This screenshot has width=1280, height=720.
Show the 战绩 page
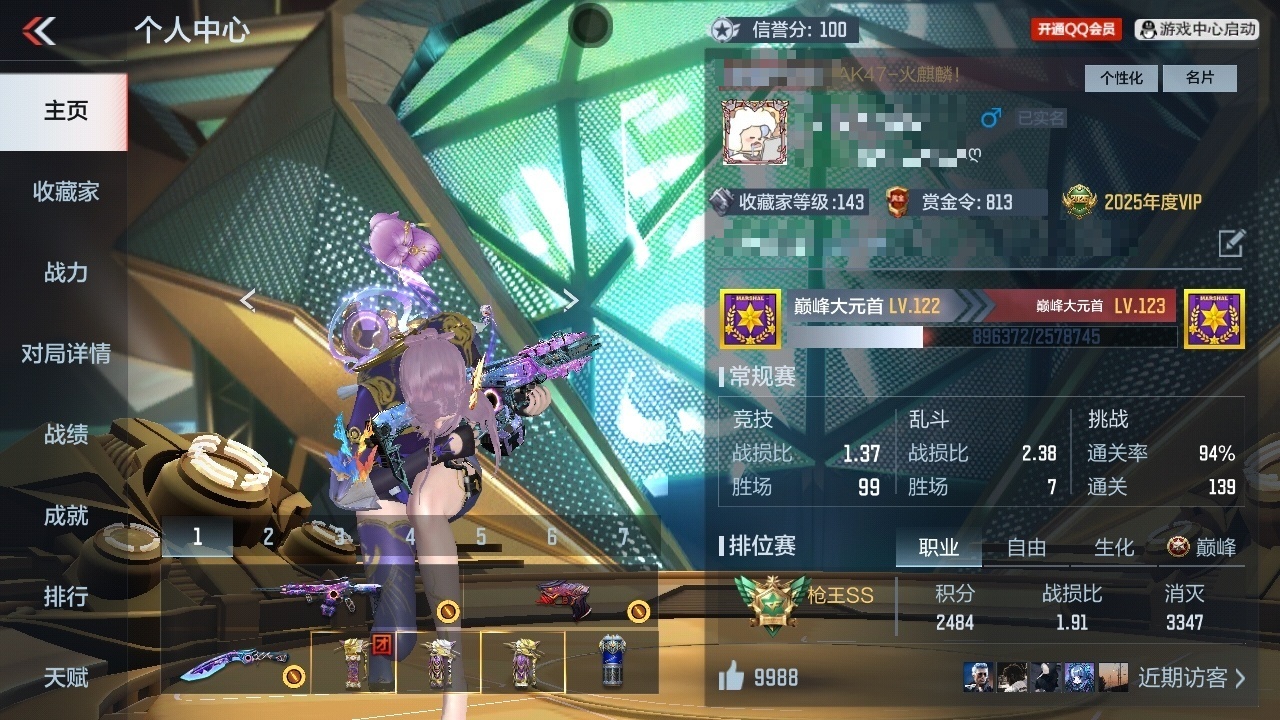click(65, 434)
